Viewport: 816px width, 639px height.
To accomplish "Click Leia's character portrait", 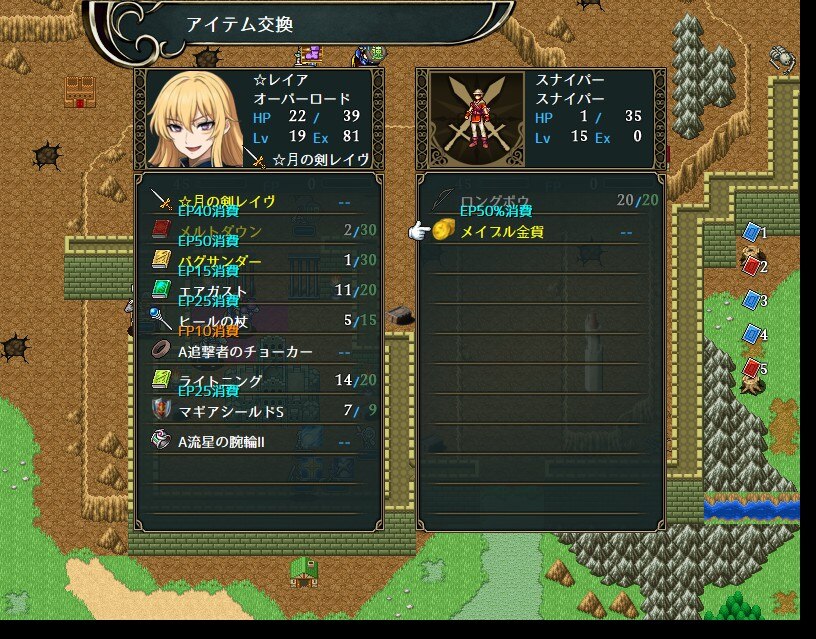I will 195,118.
